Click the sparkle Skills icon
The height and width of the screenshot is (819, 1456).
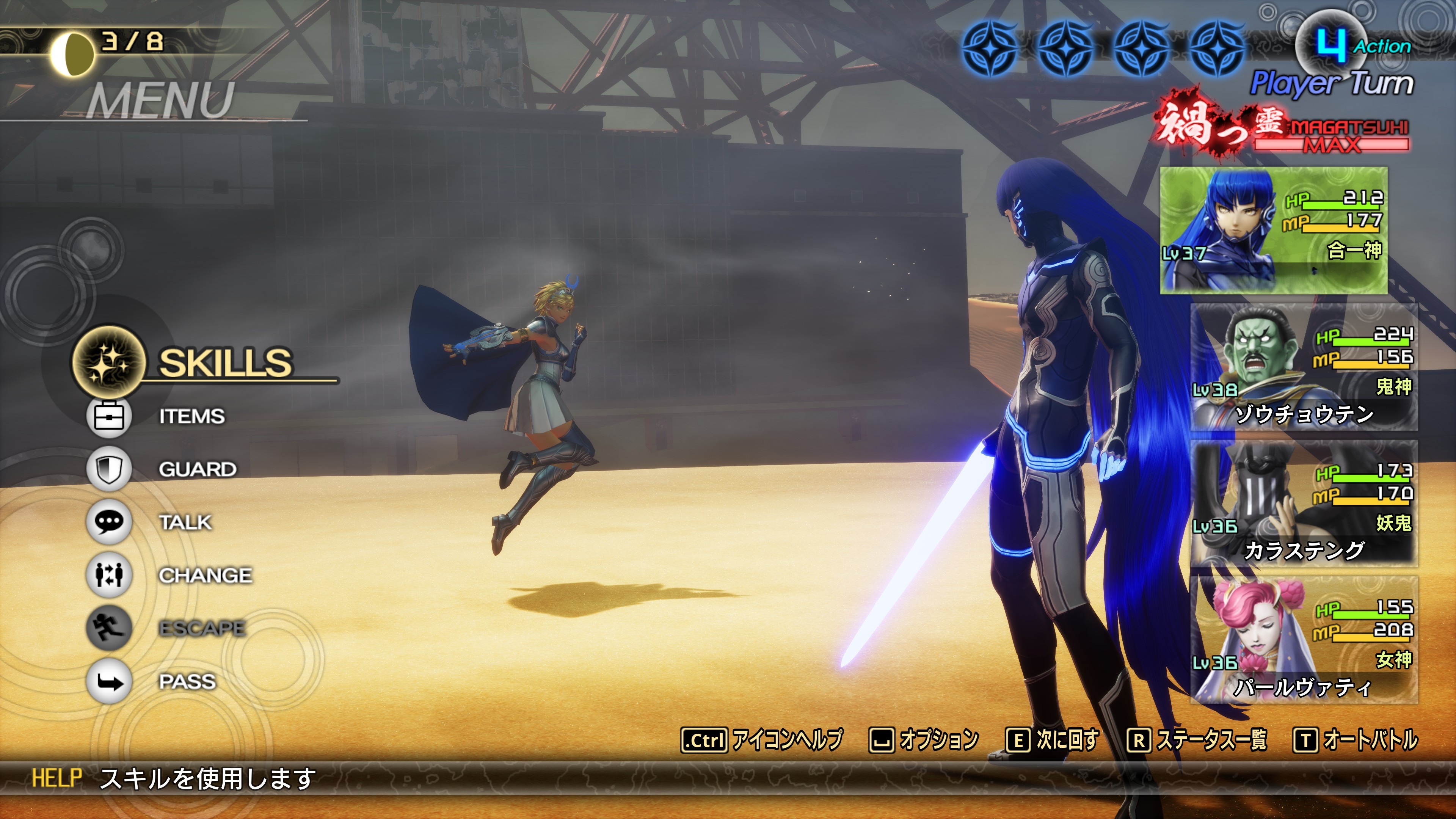pos(108,362)
